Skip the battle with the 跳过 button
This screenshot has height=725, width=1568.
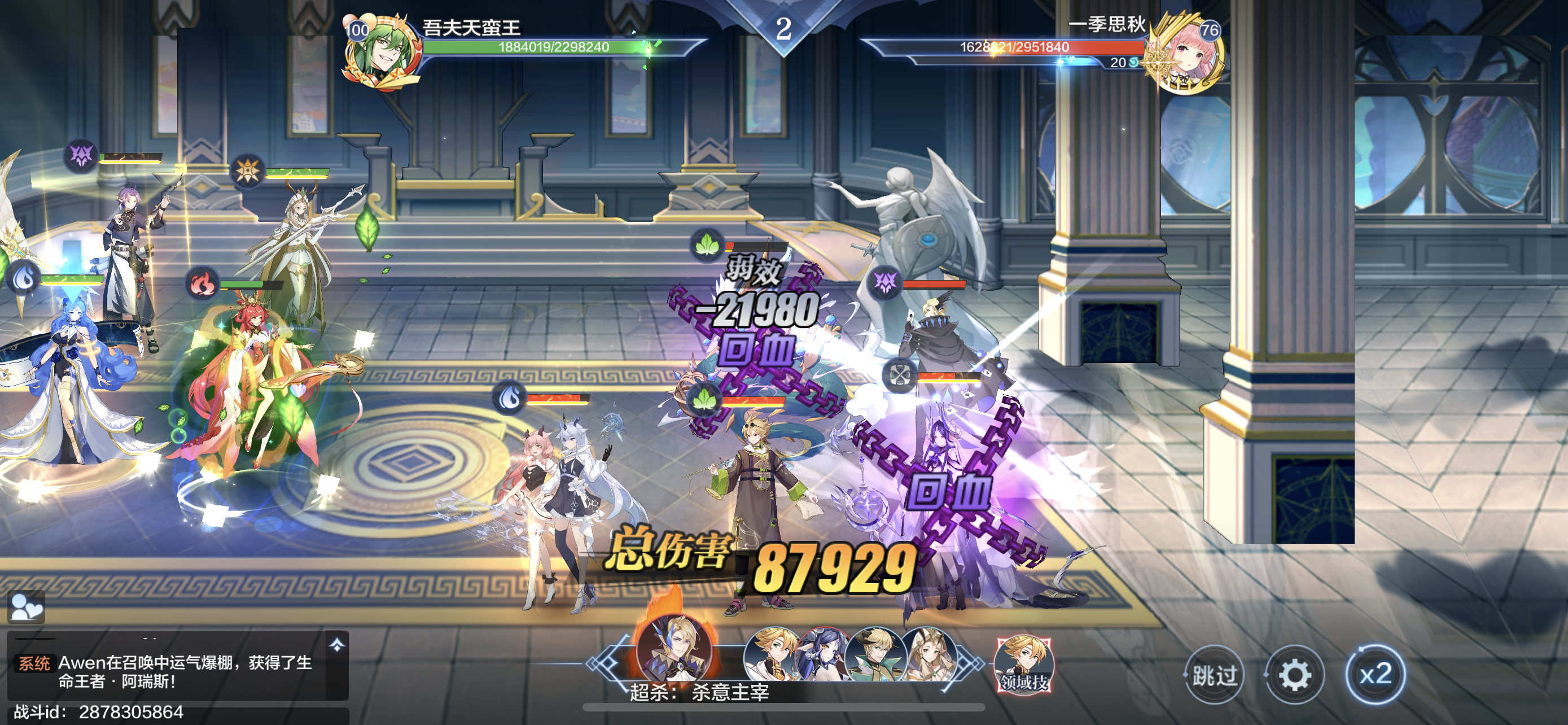(1214, 675)
